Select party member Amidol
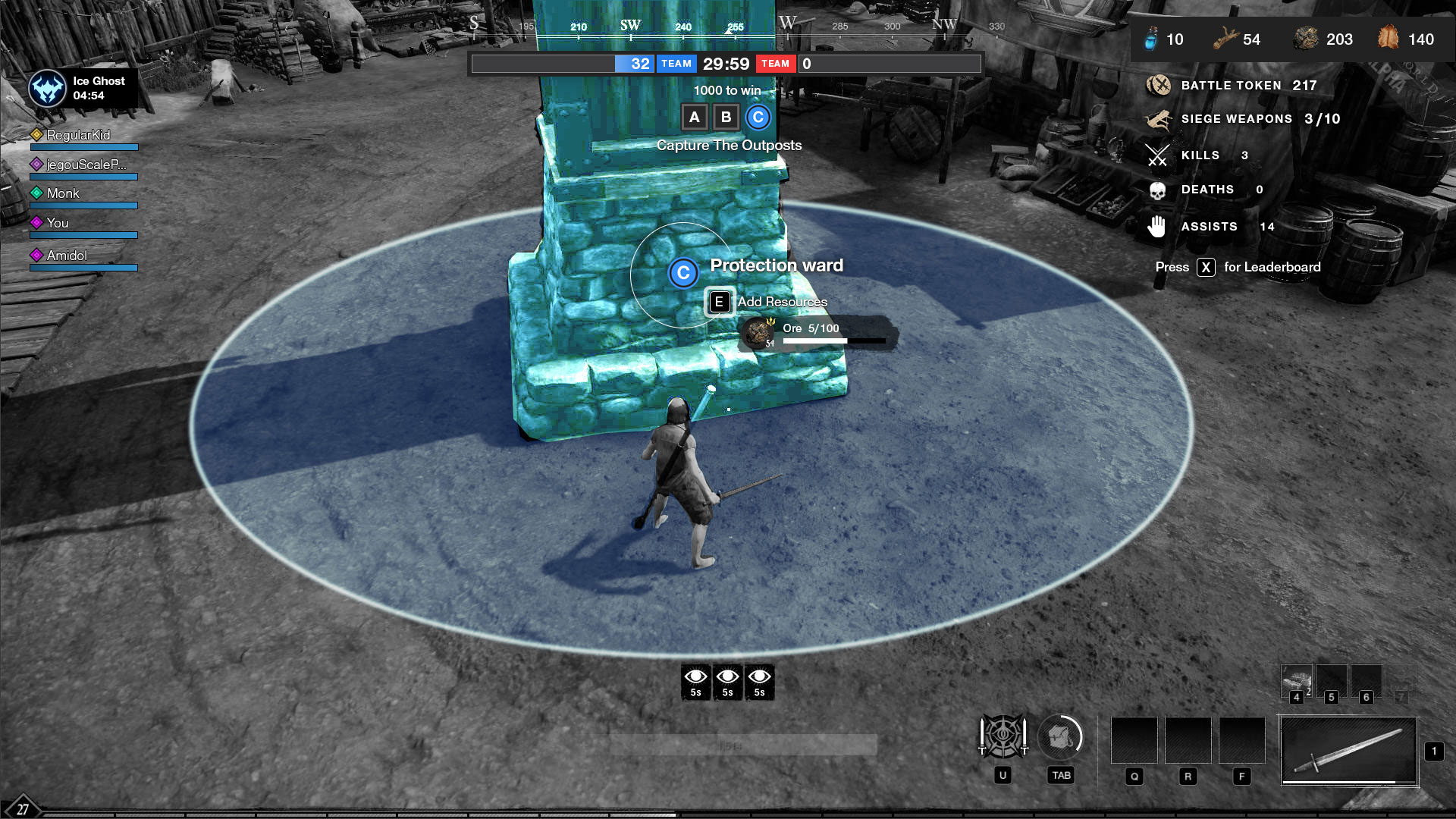The height and width of the screenshot is (819, 1456). (x=67, y=256)
